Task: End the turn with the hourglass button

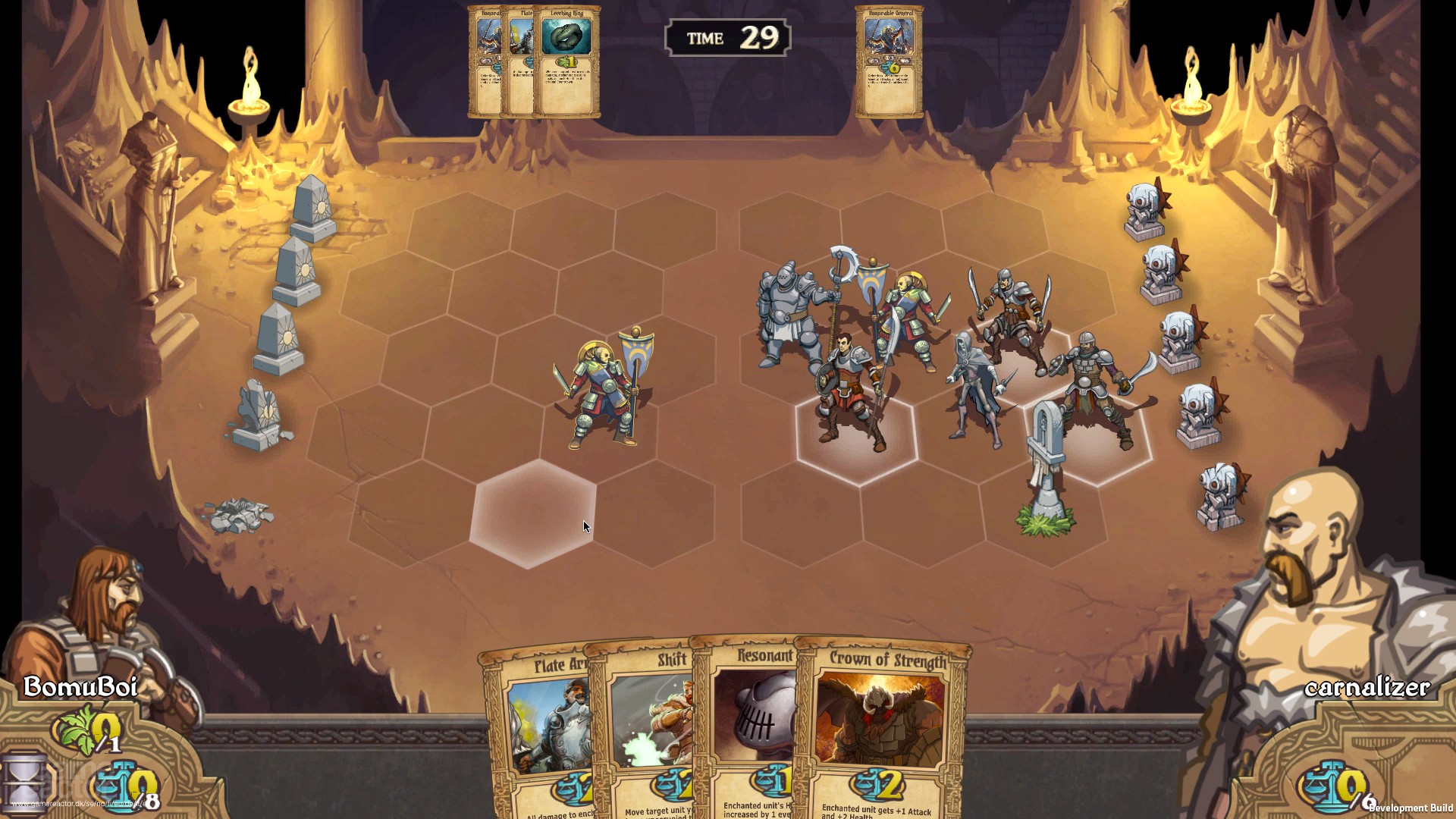Action: [x=23, y=781]
